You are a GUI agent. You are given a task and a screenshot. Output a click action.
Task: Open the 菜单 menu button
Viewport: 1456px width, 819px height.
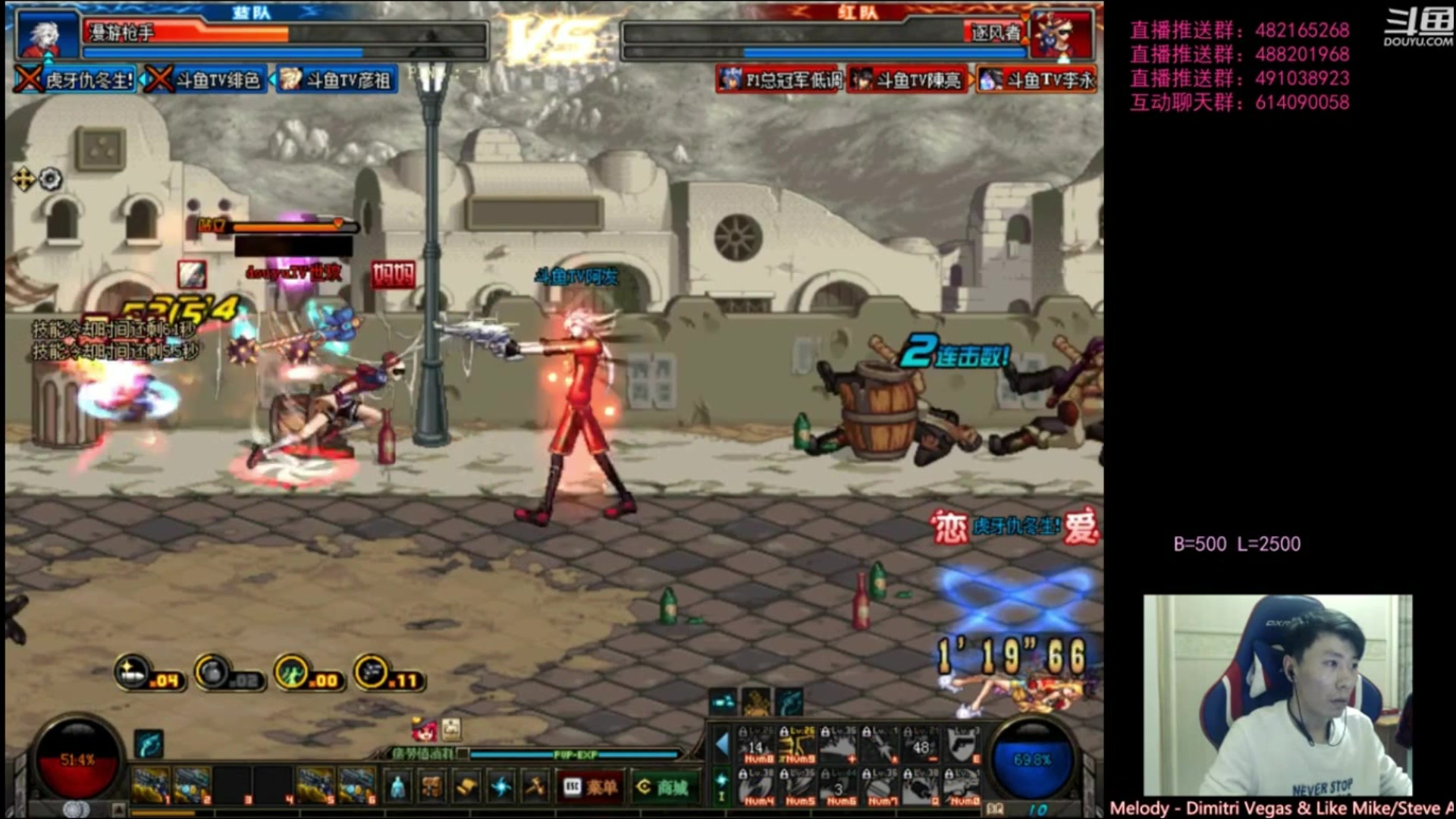pyautogui.click(x=590, y=787)
